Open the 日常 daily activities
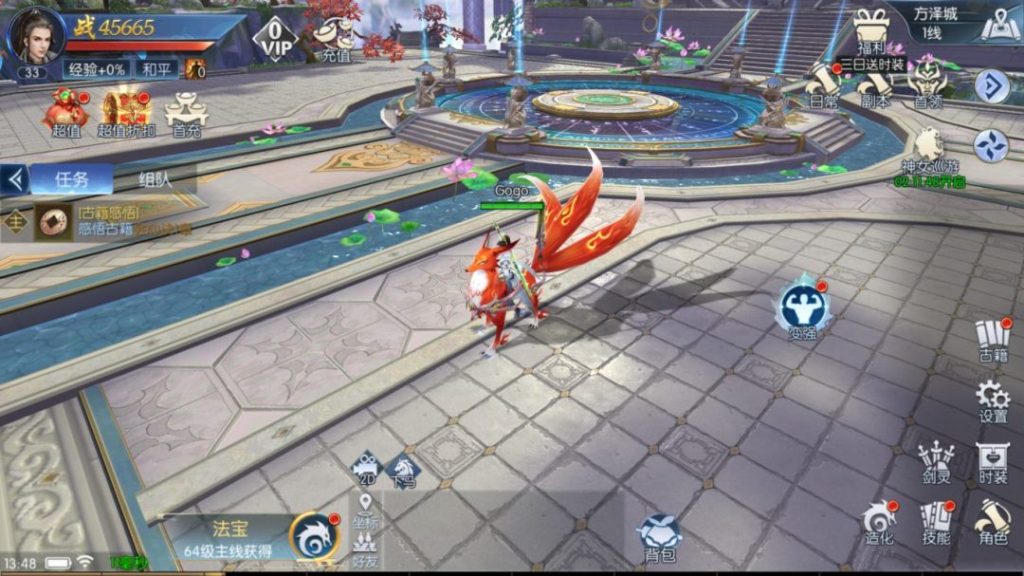The width and height of the screenshot is (1024, 576). (x=823, y=84)
